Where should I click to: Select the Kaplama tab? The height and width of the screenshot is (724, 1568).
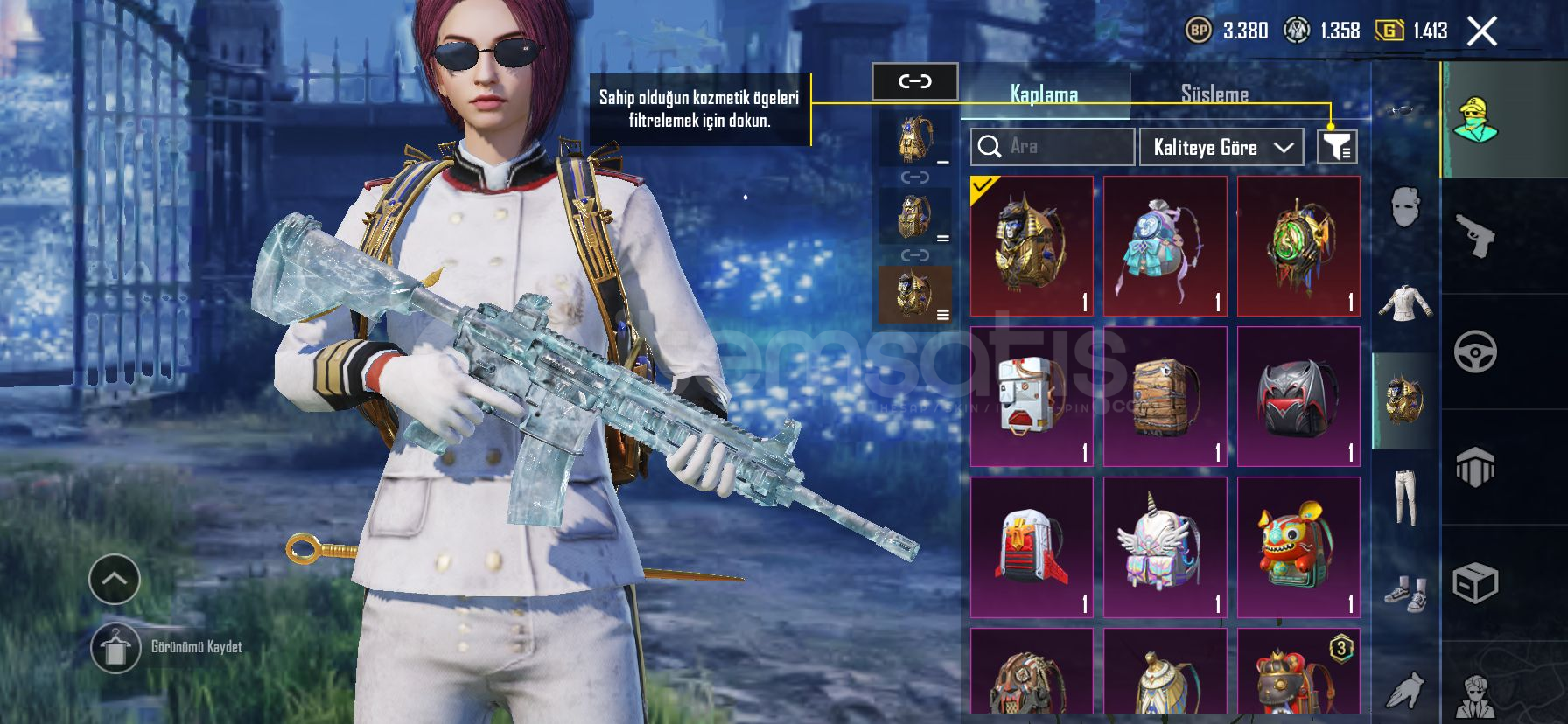1044,94
